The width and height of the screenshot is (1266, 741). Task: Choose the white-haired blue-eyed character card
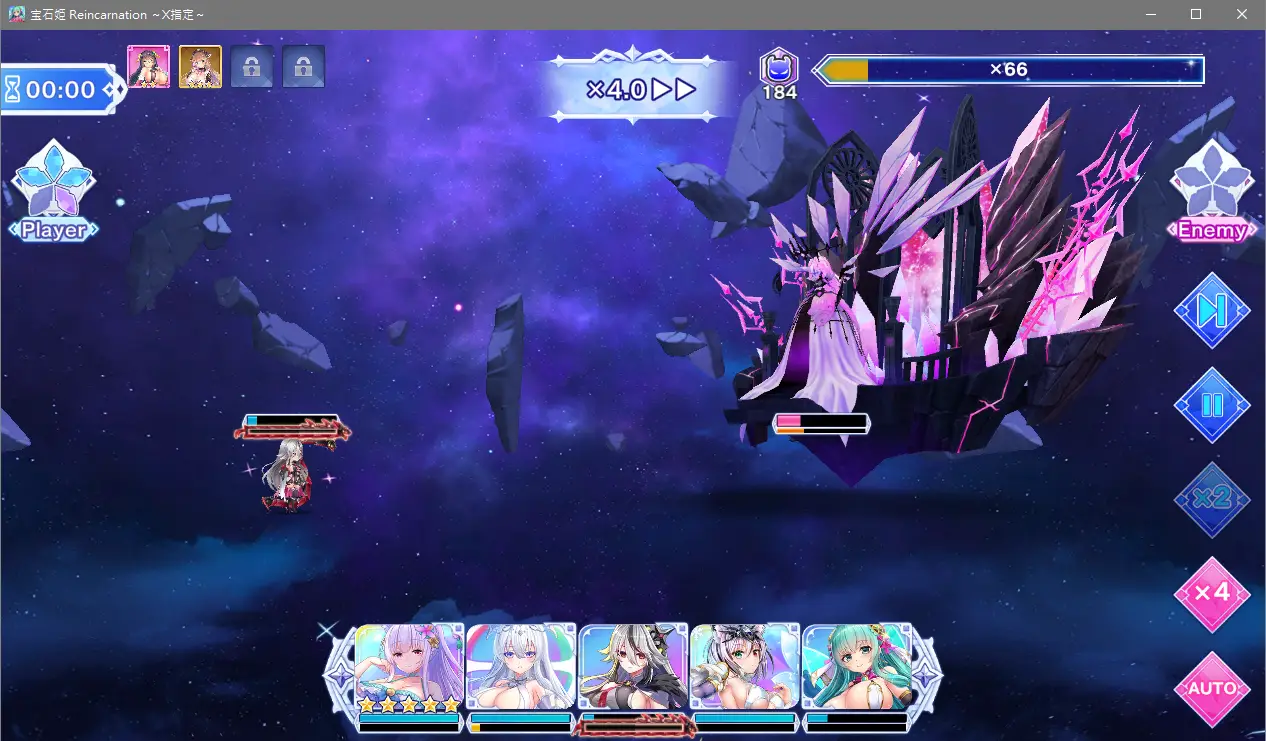click(x=521, y=668)
